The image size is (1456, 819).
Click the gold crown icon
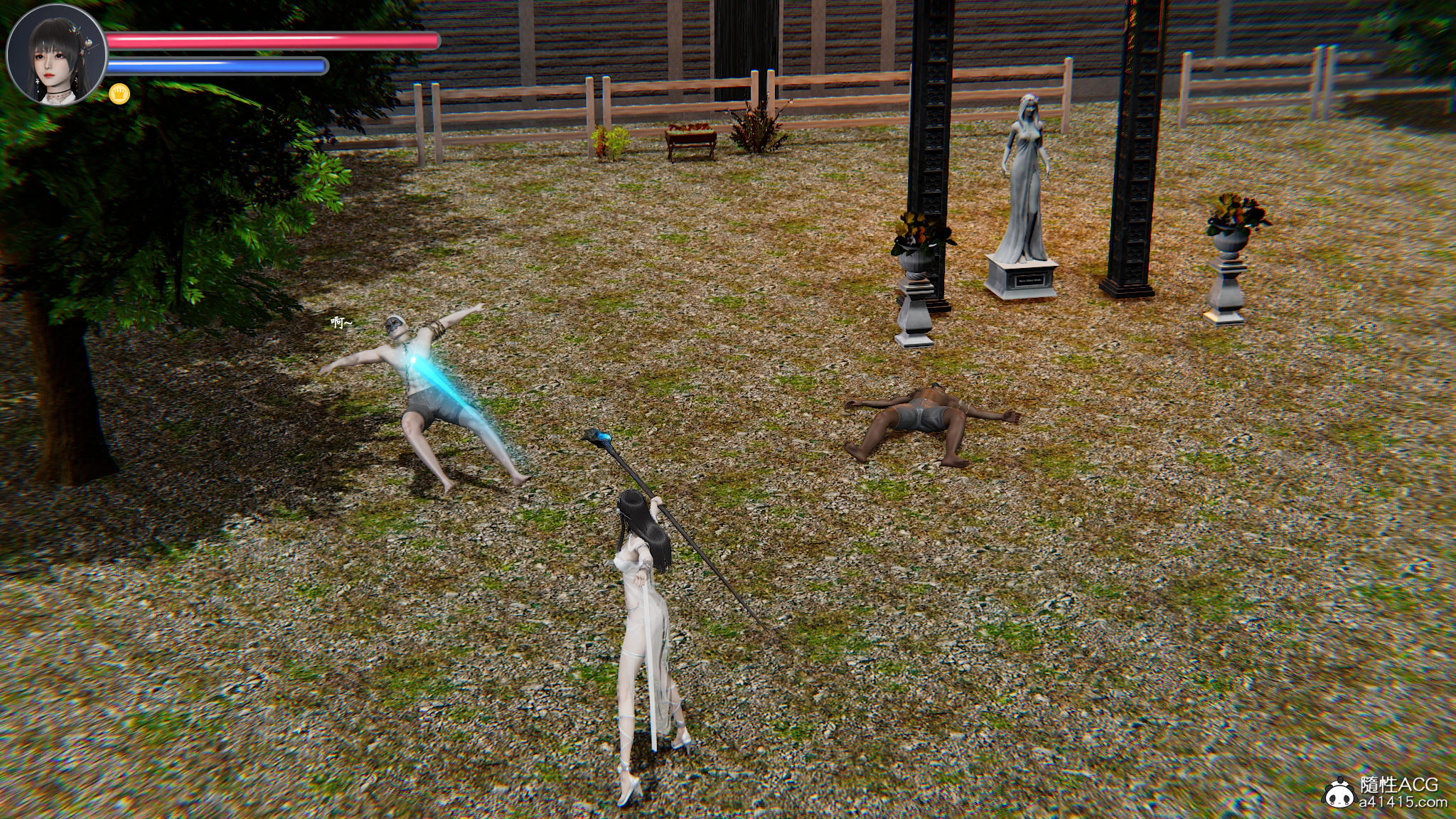pos(117,92)
